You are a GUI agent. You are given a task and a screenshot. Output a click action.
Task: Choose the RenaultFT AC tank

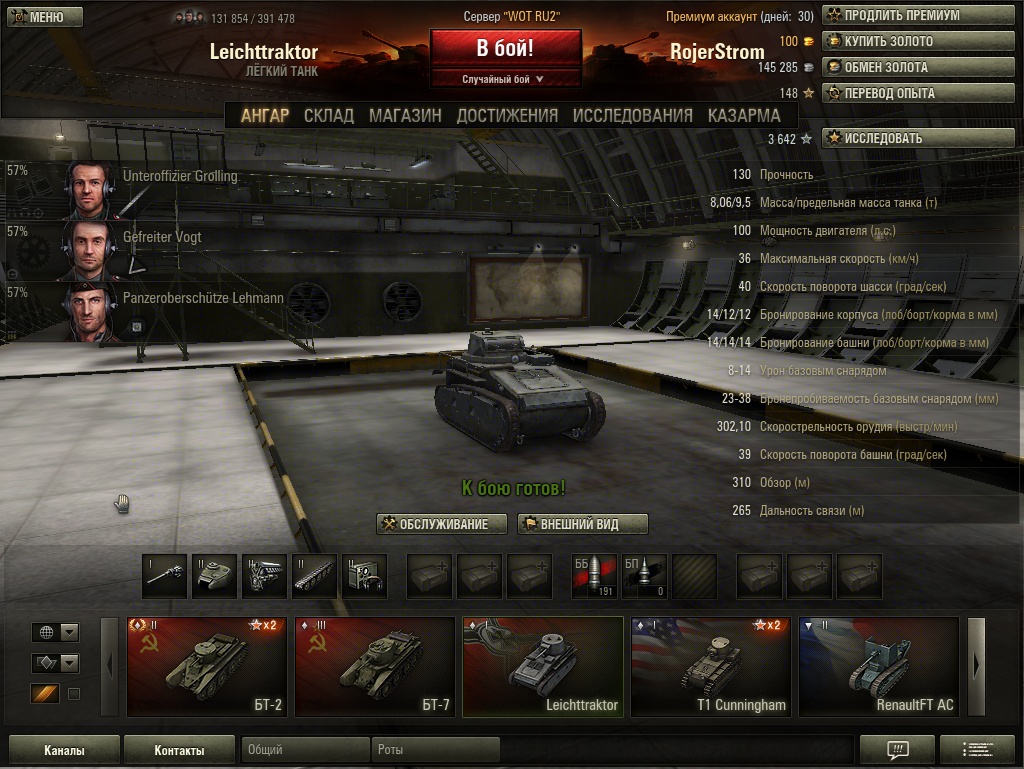[x=879, y=667]
